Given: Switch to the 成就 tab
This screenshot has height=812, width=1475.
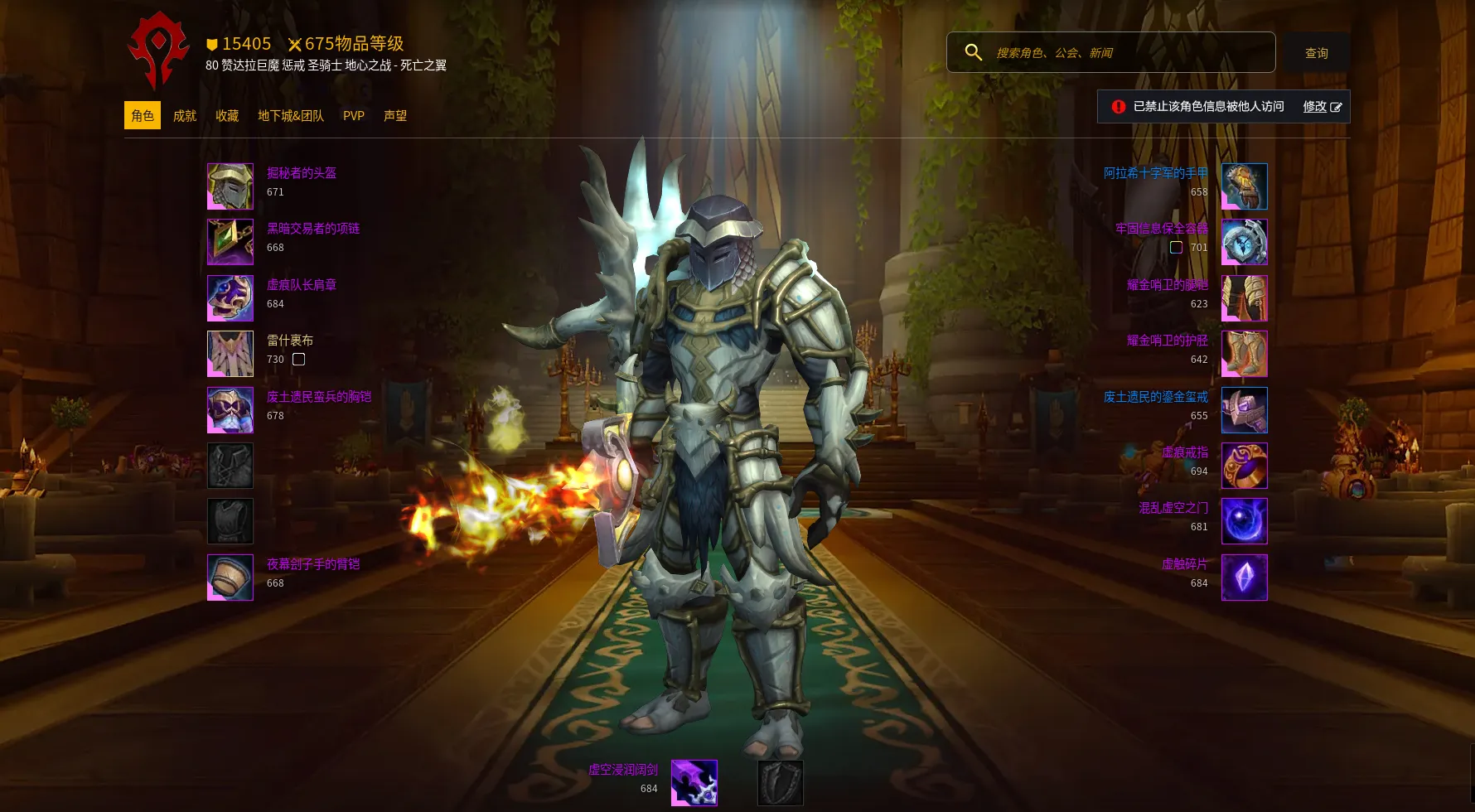Looking at the screenshot, I should pyautogui.click(x=185, y=116).
